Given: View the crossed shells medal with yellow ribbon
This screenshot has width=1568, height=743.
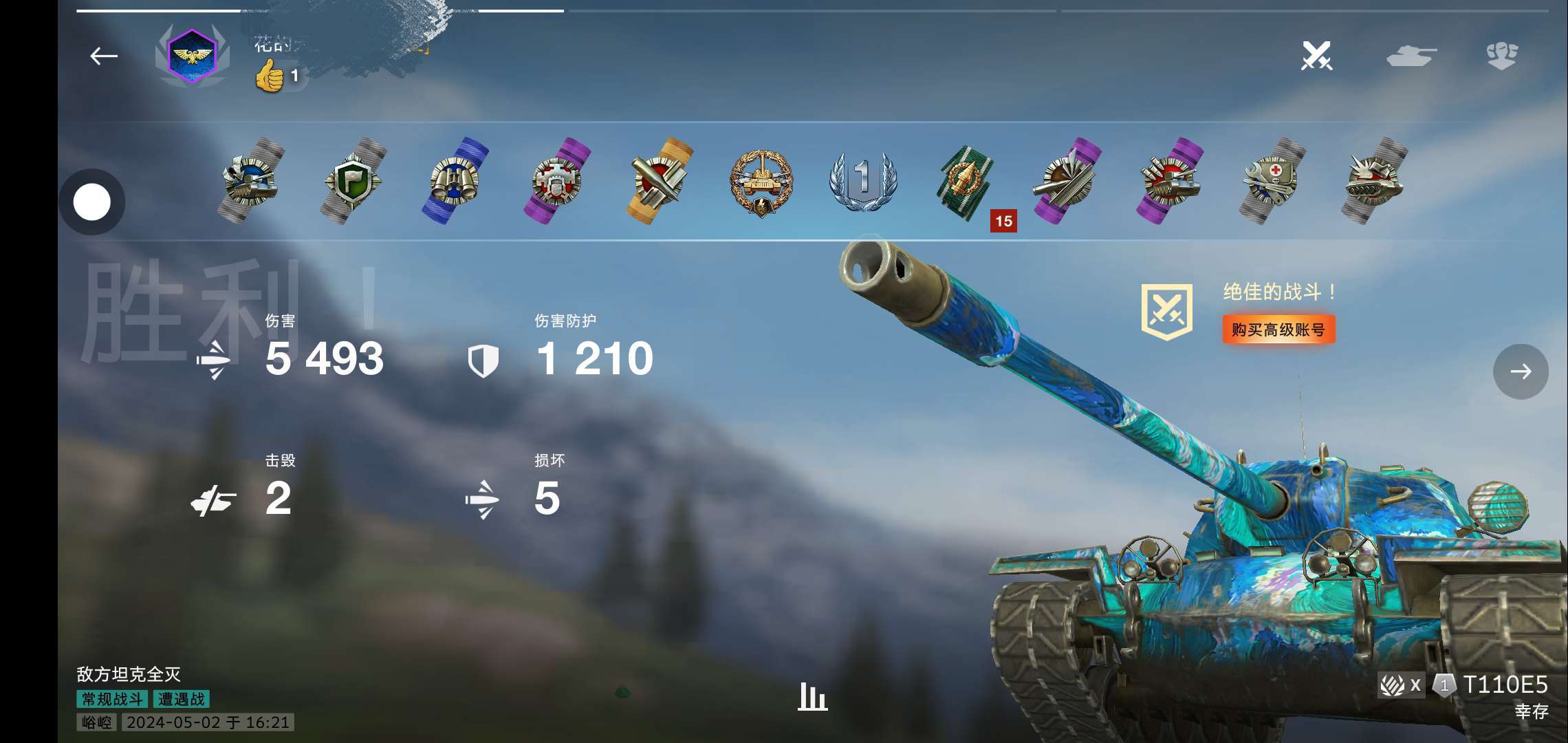Looking at the screenshot, I should [x=659, y=180].
